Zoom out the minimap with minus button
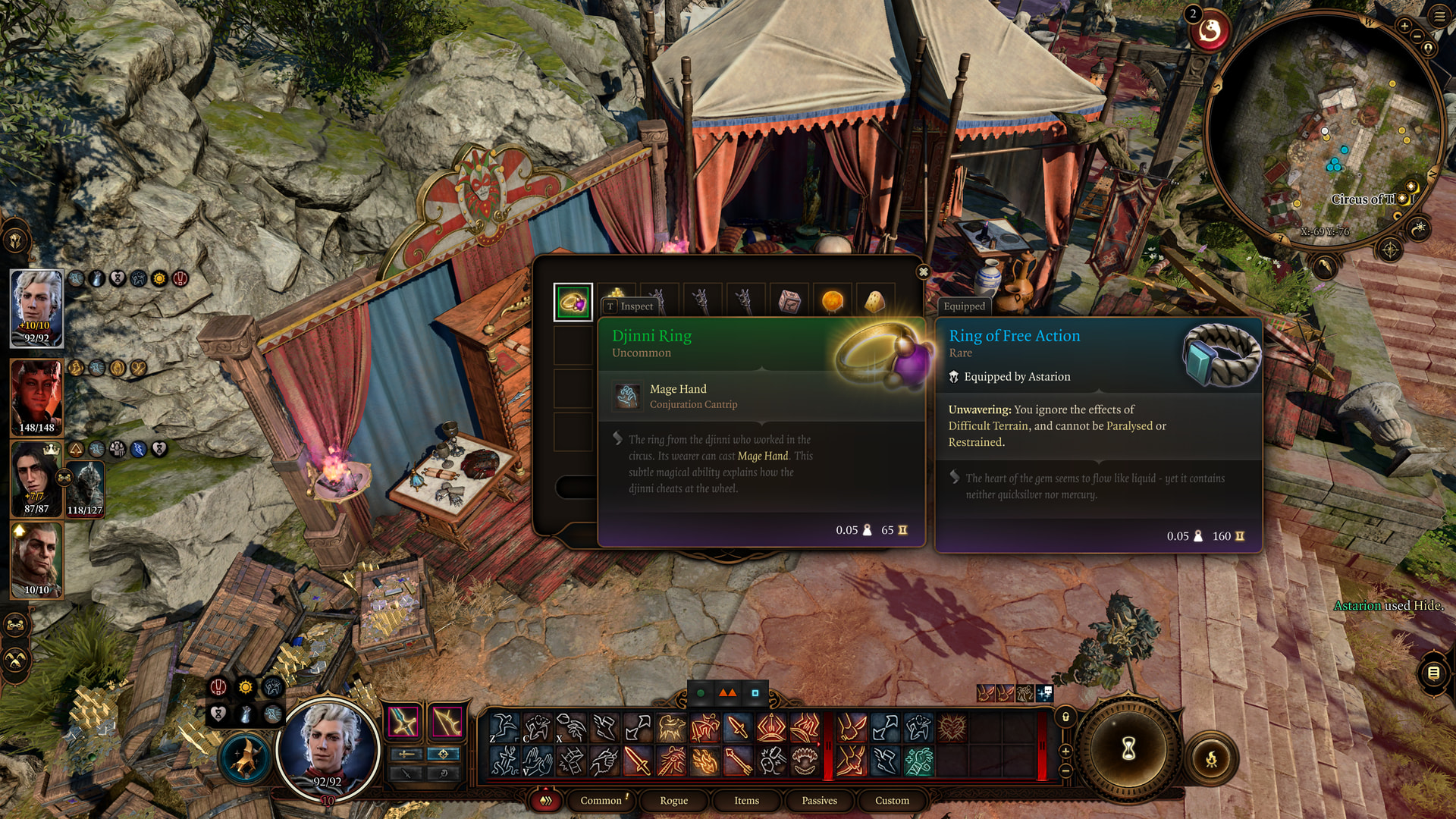 1417,36
